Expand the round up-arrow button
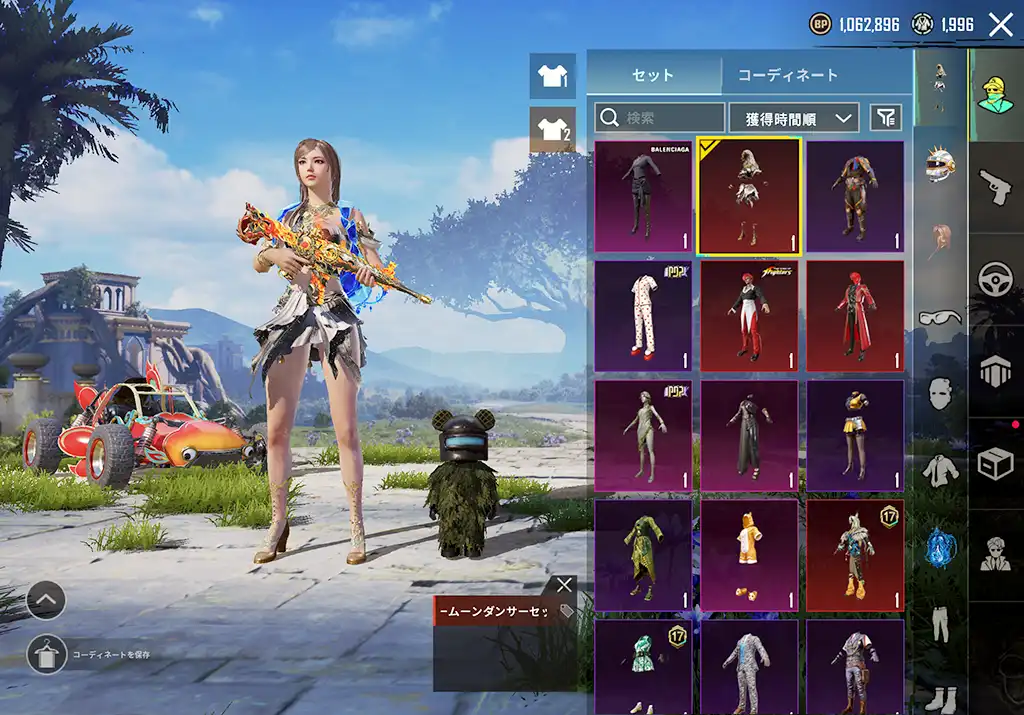The height and width of the screenshot is (715, 1024). [x=46, y=601]
